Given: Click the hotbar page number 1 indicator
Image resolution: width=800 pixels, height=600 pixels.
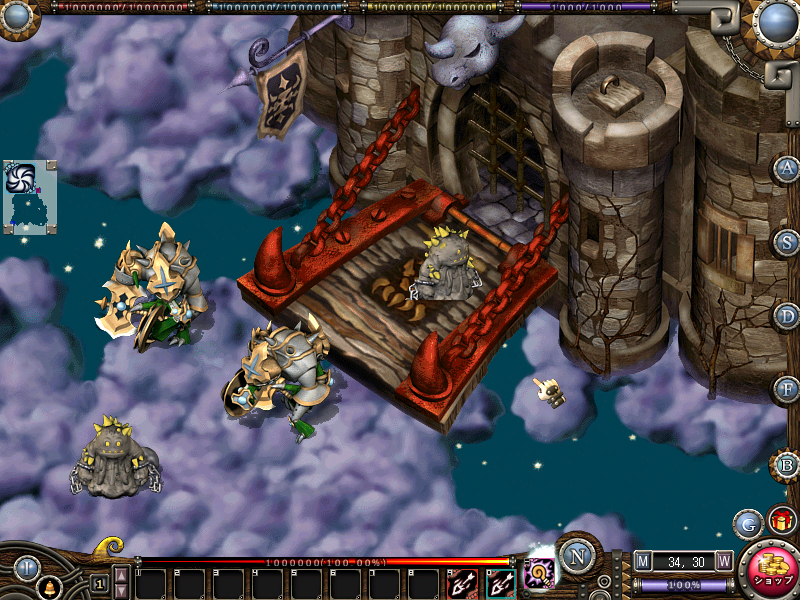Looking at the screenshot, I should tap(99, 582).
